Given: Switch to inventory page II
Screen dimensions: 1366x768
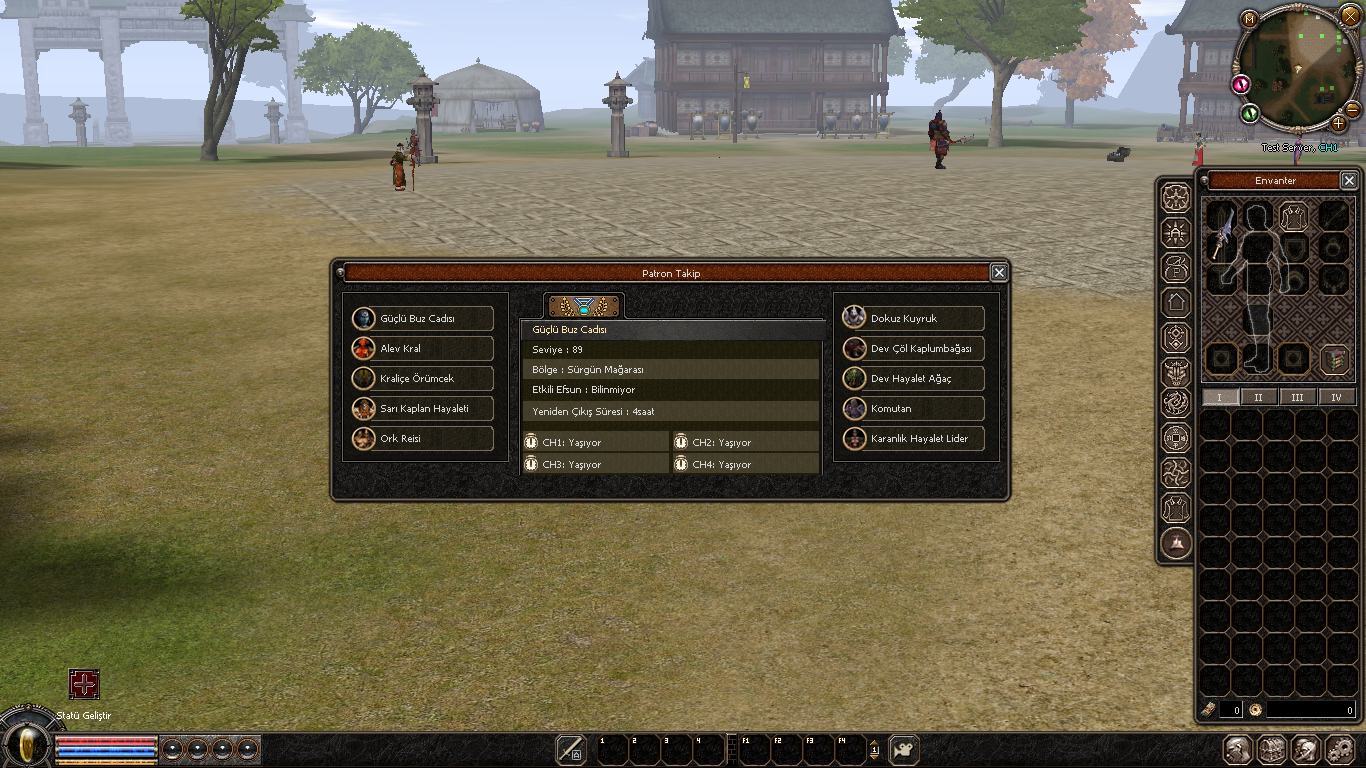Looking at the screenshot, I should click(1258, 397).
